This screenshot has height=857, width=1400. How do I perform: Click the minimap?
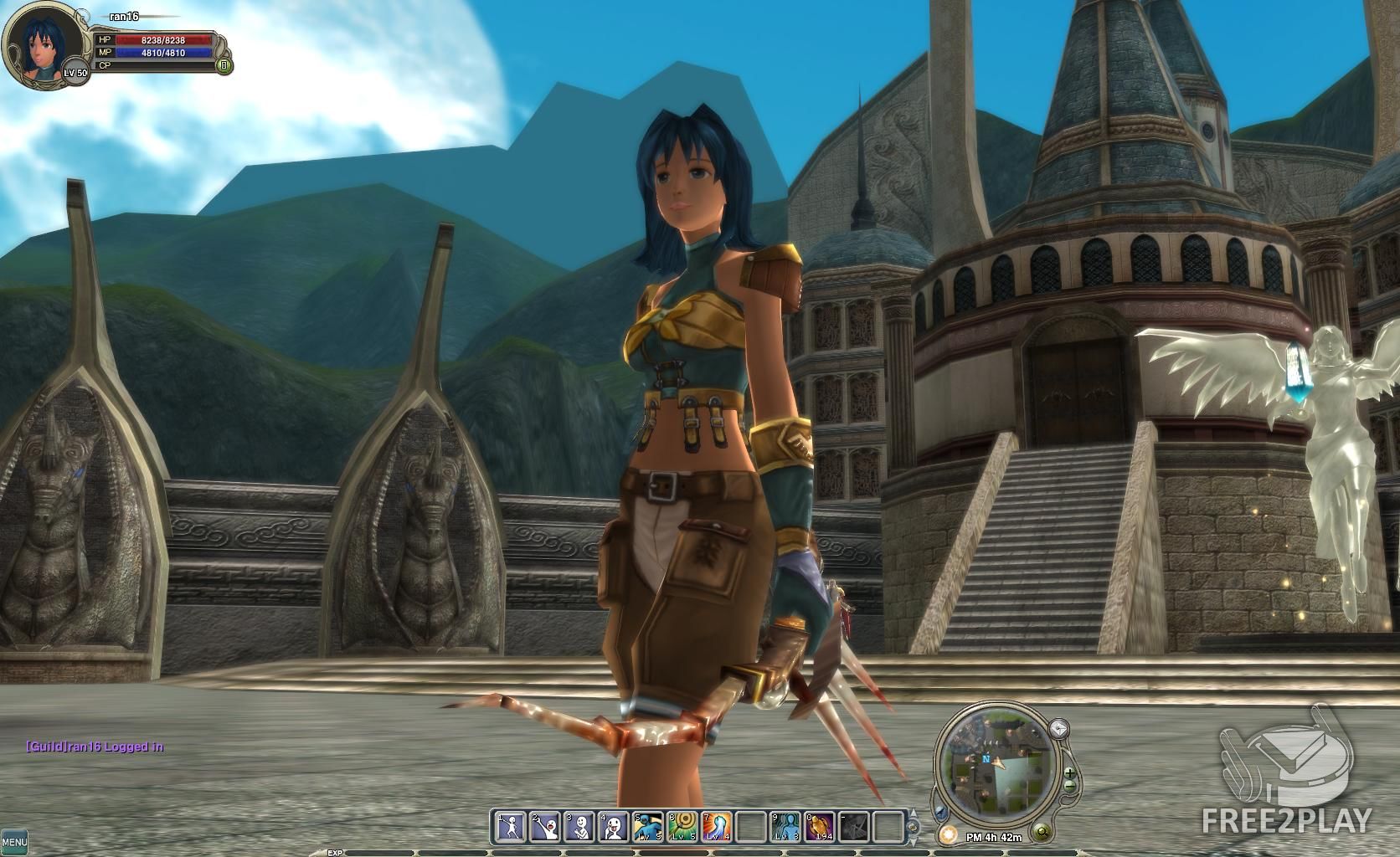point(997,763)
